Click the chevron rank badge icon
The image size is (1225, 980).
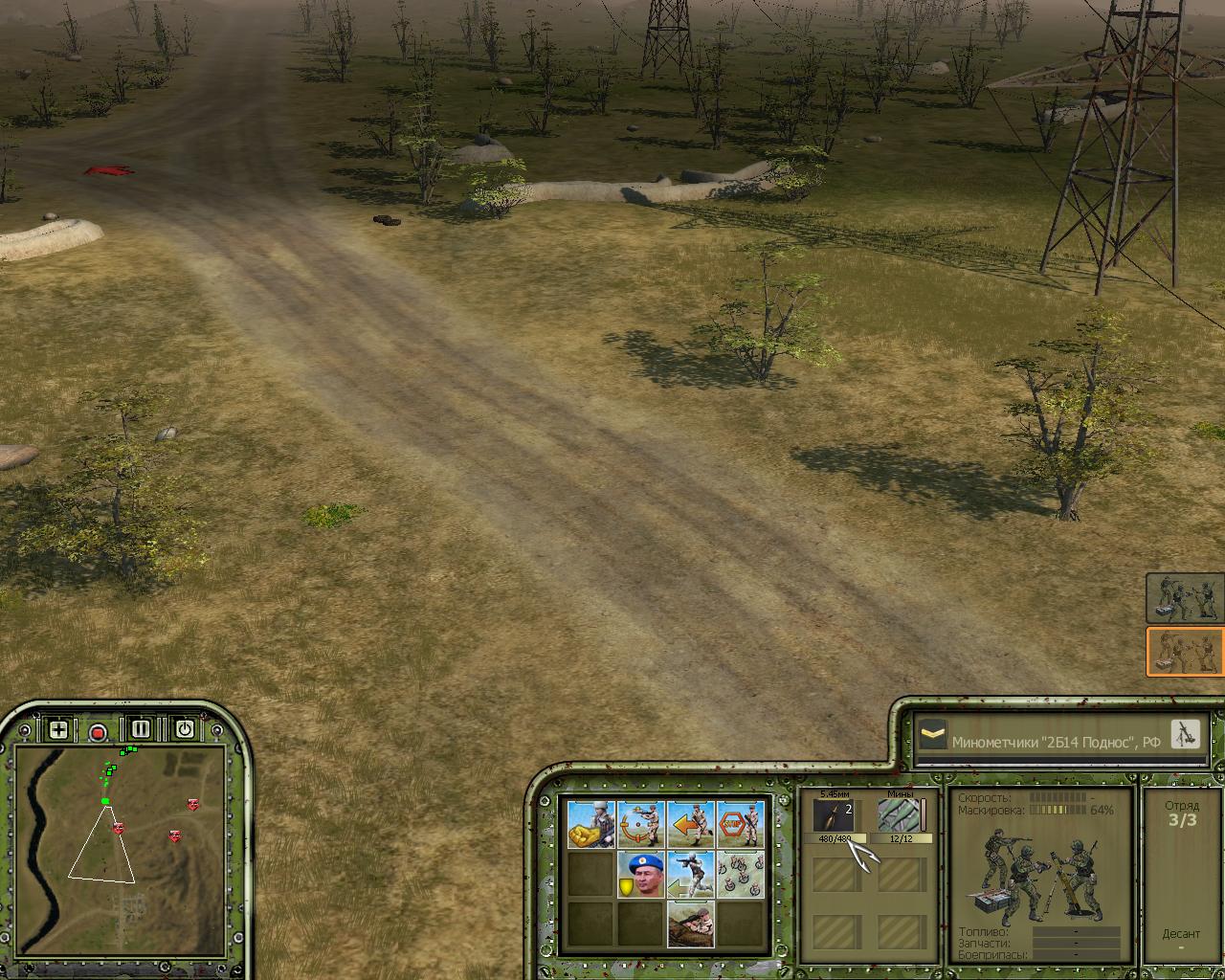[932, 736]
